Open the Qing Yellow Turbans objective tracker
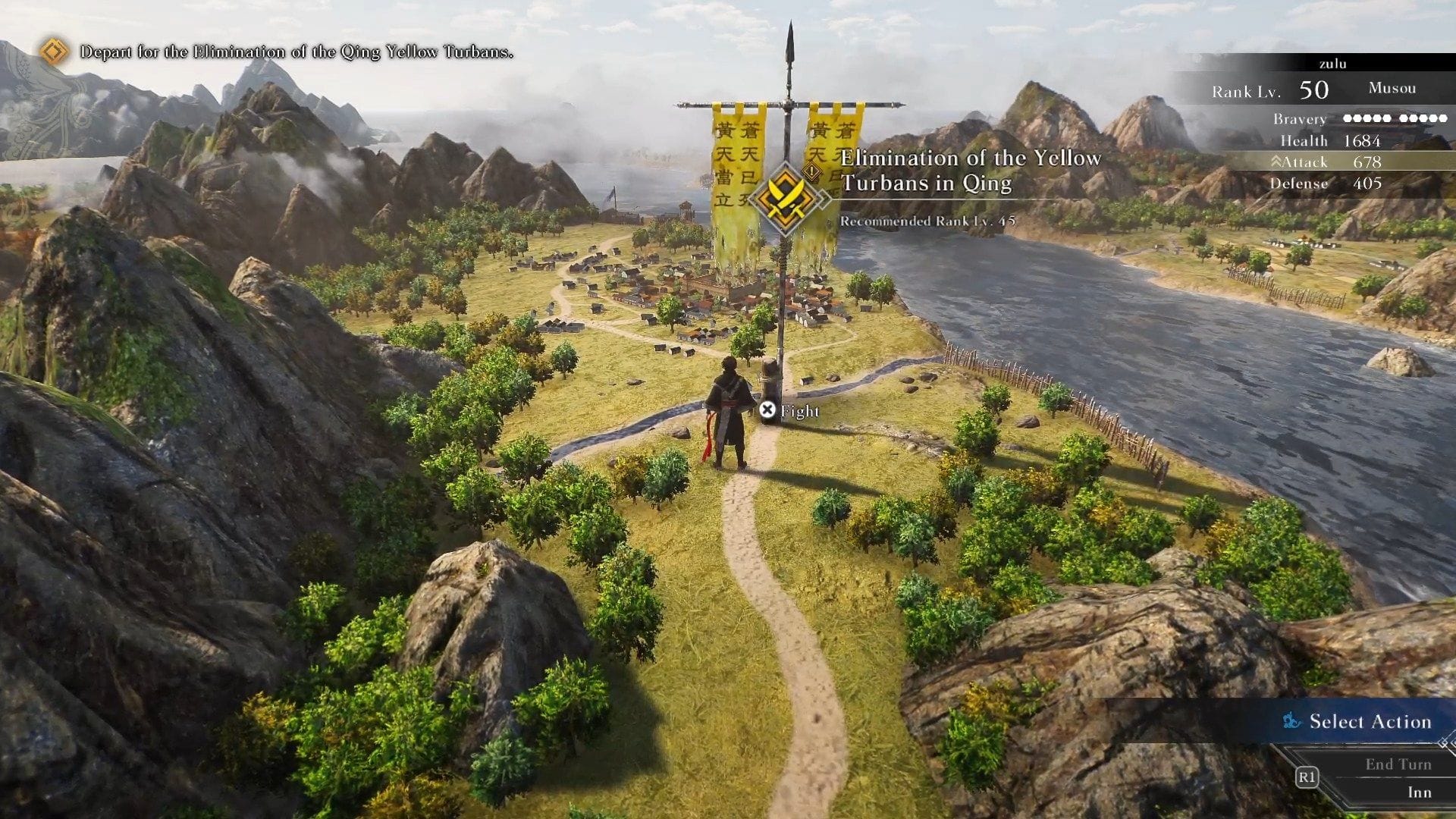The width and height of the screenshot is (1456, 819). 296,52
